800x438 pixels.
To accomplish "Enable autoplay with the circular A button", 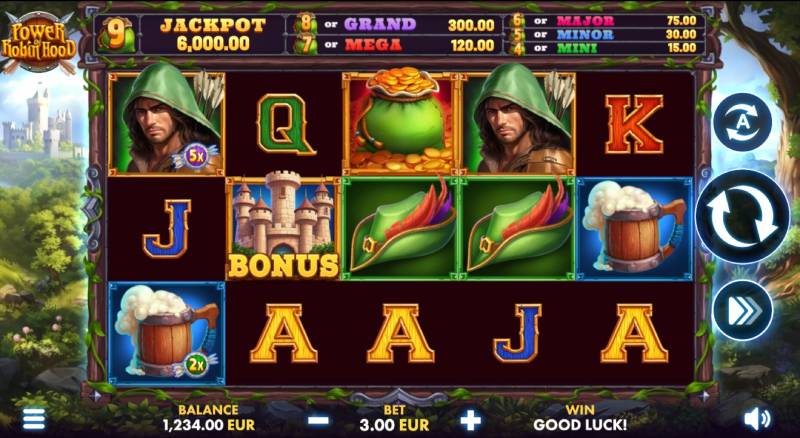I will coord(742,123).
